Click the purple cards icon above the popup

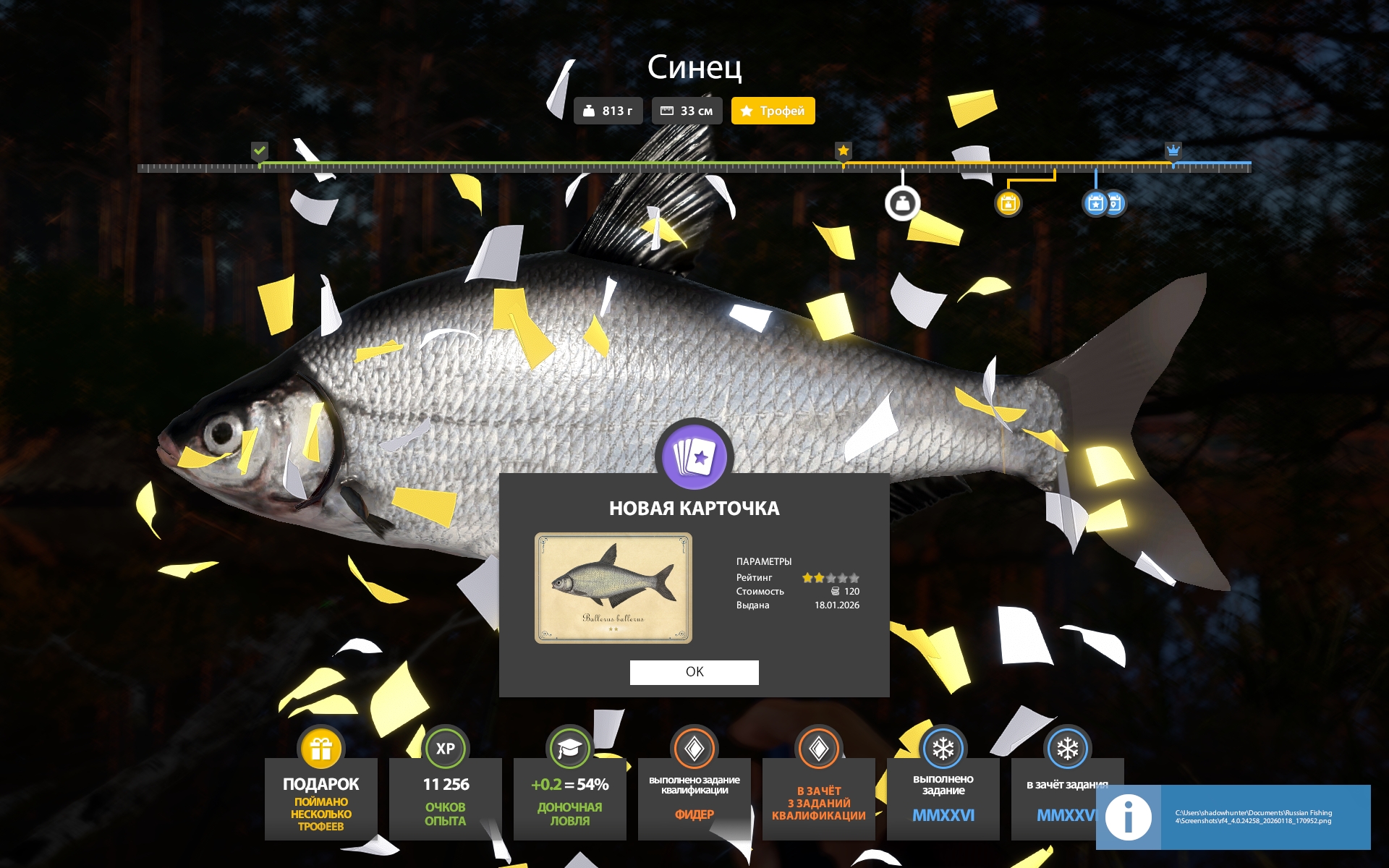point(694,457)
